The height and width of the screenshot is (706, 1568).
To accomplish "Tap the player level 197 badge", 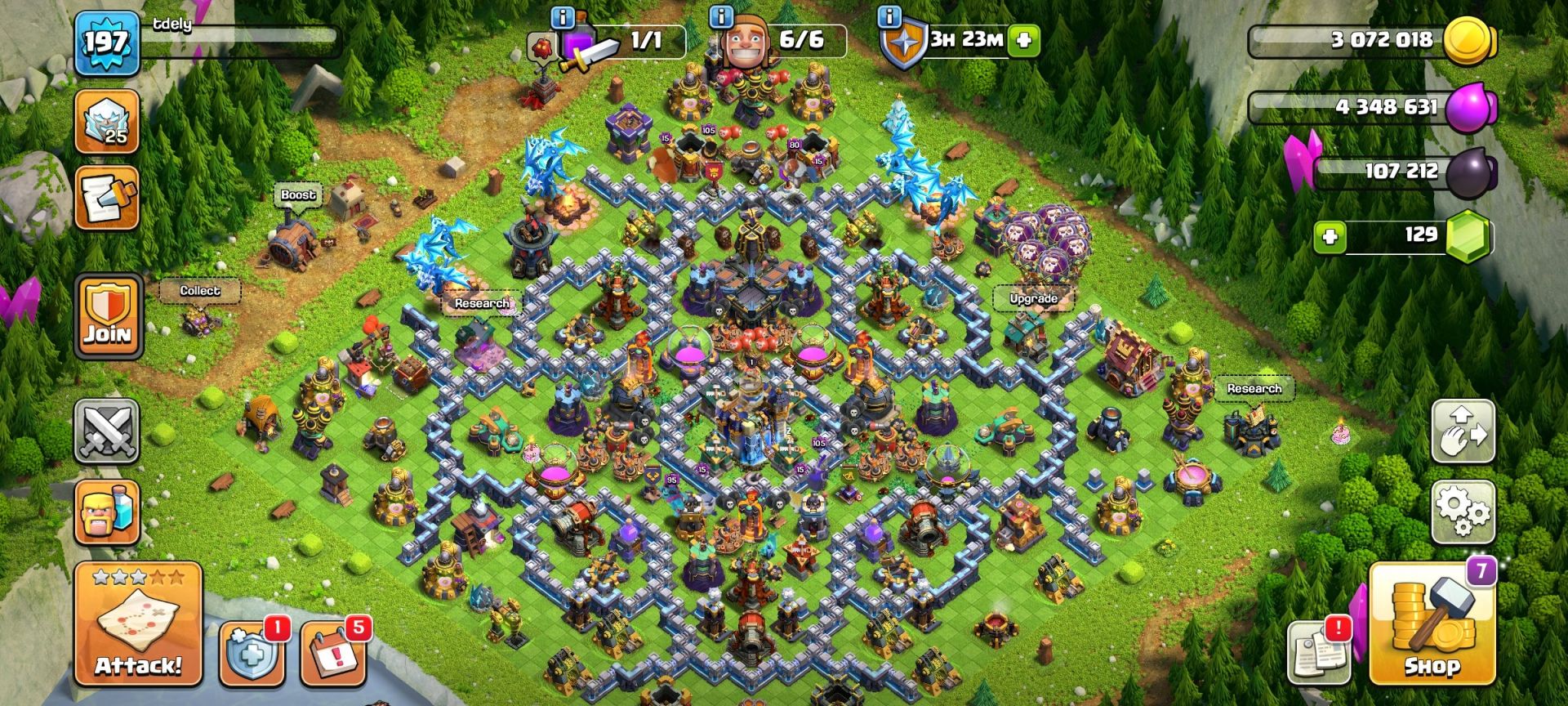I will pyautogui.click(x=106, y=42).
